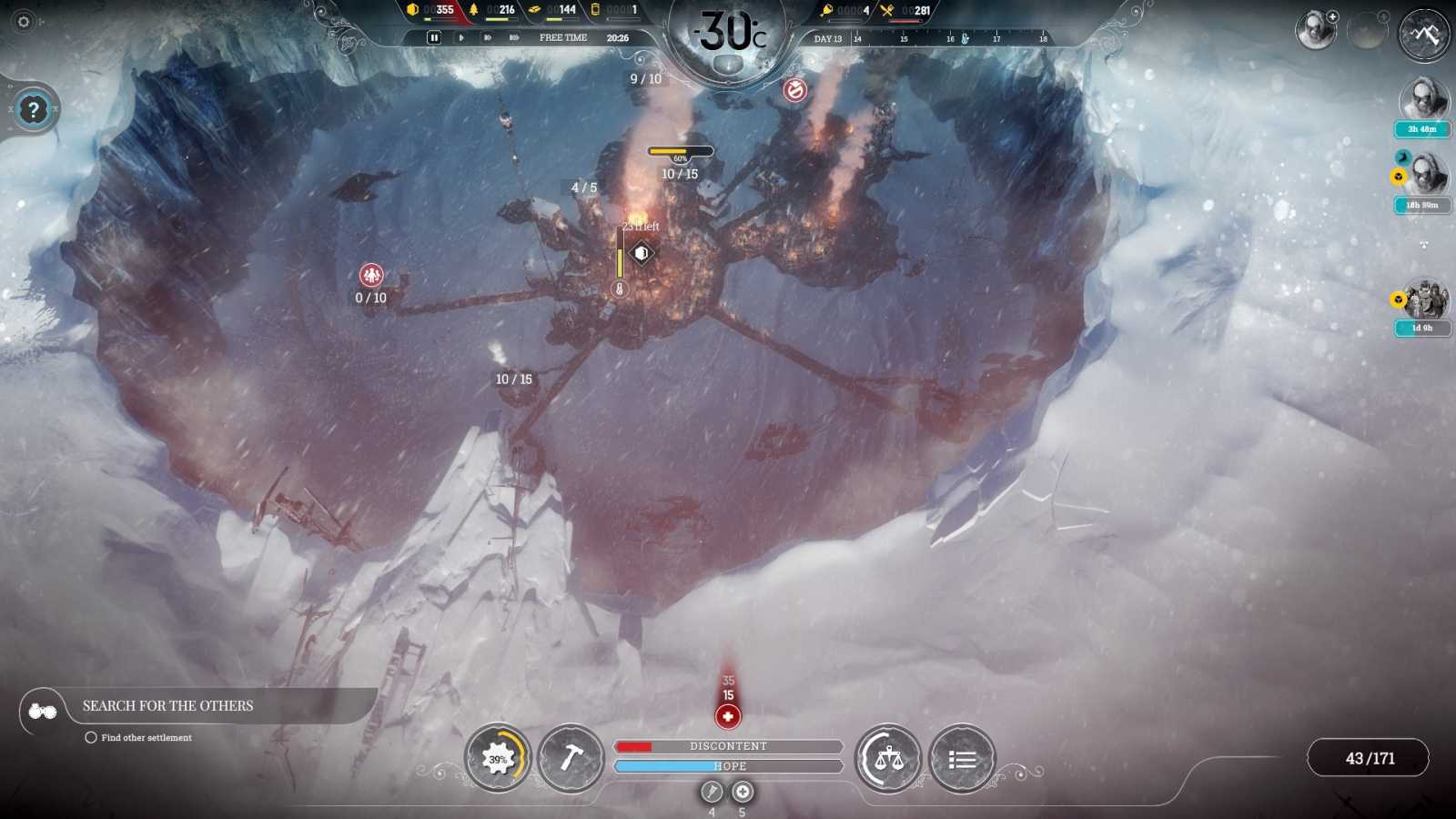Screen dimensions: 1456x819
Task: Open the temperature forecast thermometer marker
Action: [965, 38]
